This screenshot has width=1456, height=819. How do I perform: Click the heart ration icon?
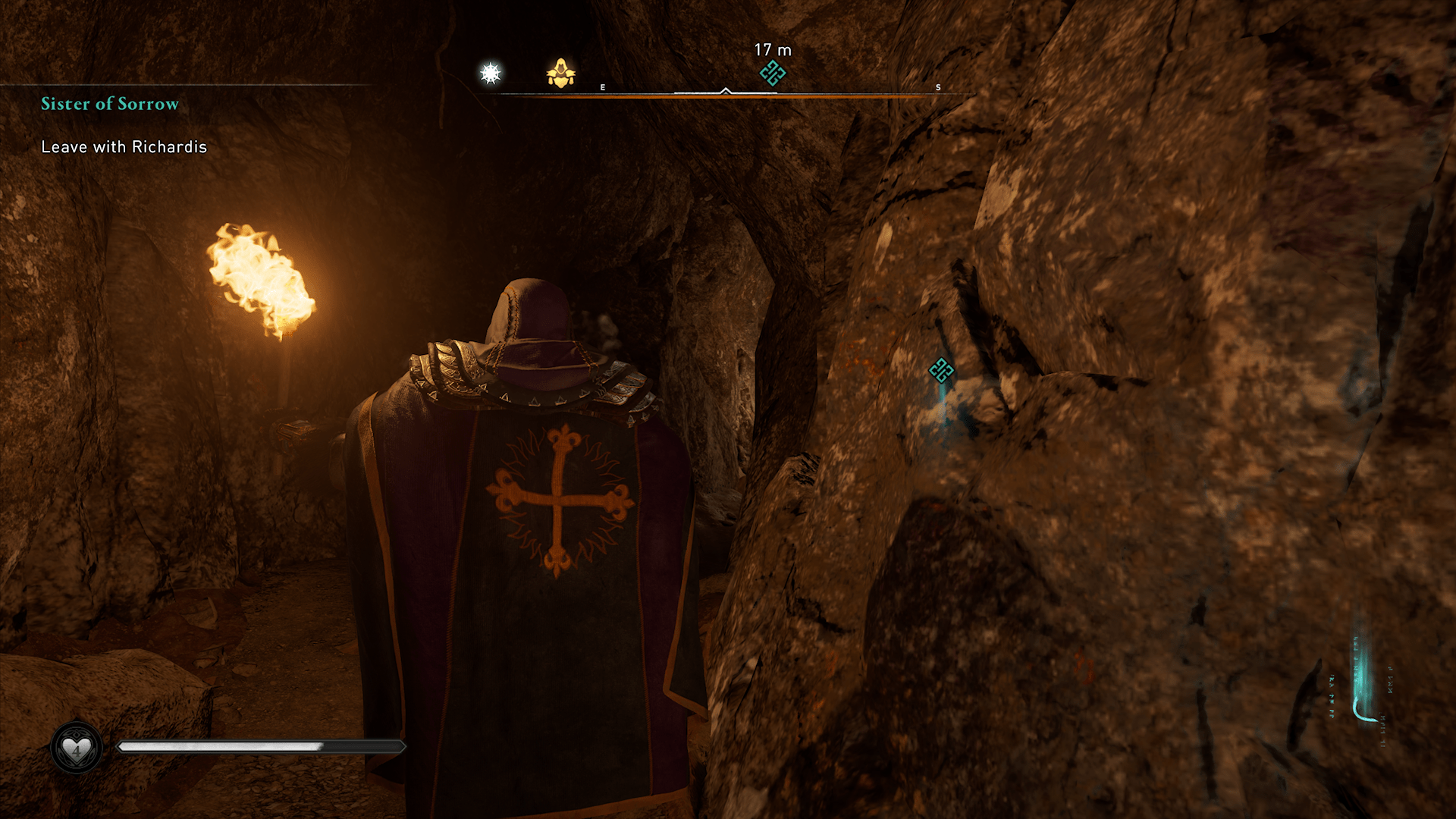pos(76,748)
